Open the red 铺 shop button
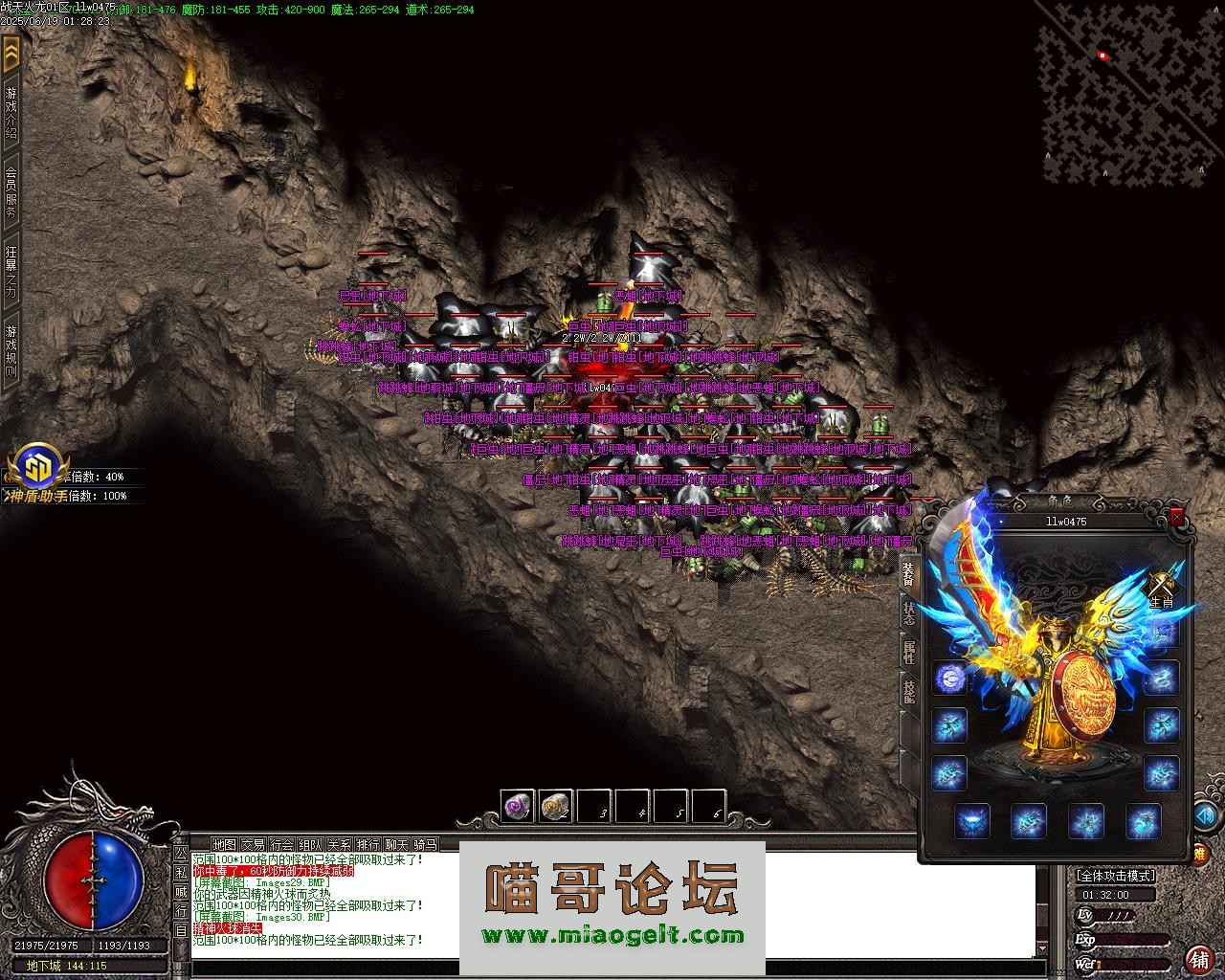 1198,959
